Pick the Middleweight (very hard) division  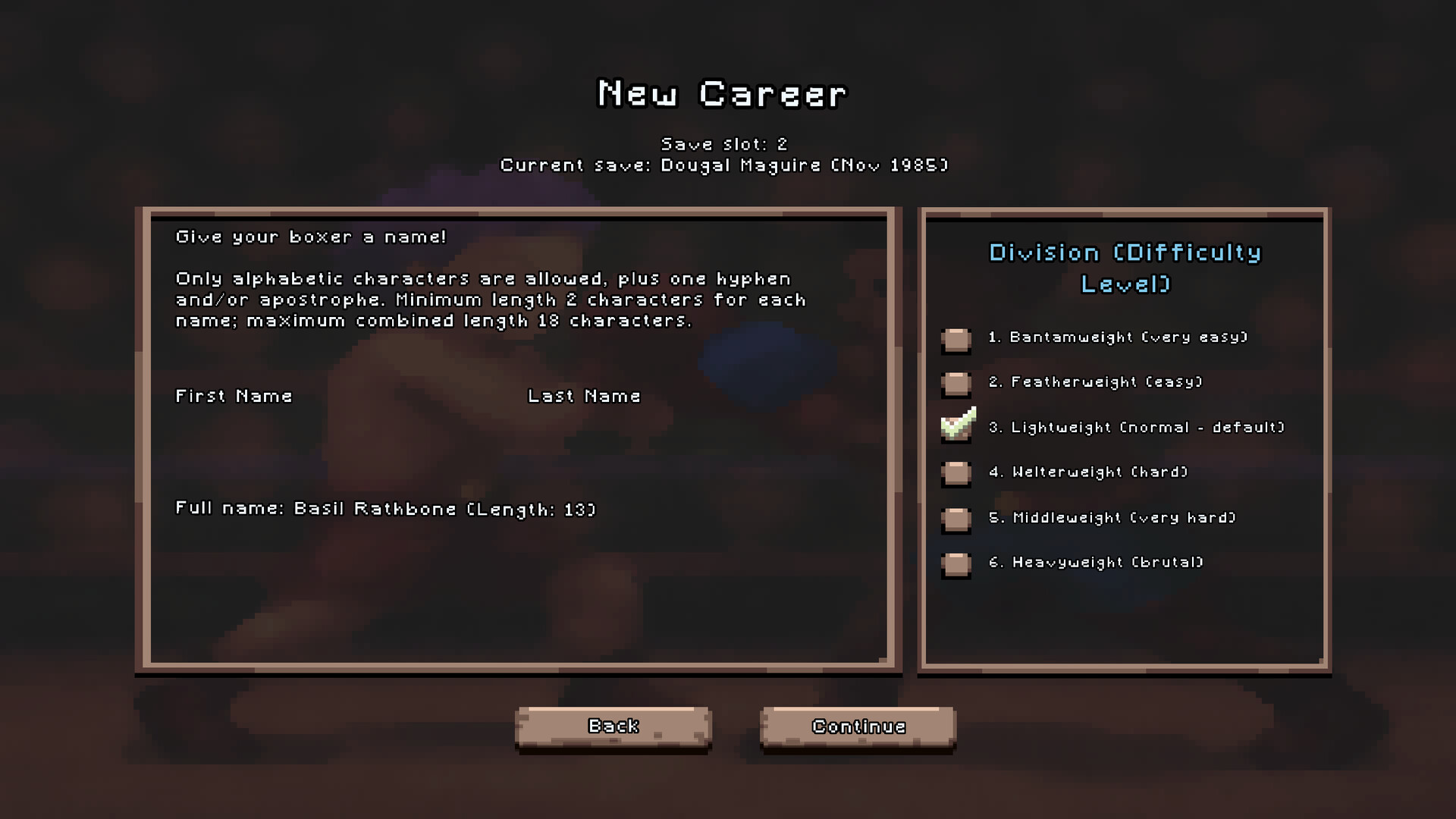pos(955,521)
